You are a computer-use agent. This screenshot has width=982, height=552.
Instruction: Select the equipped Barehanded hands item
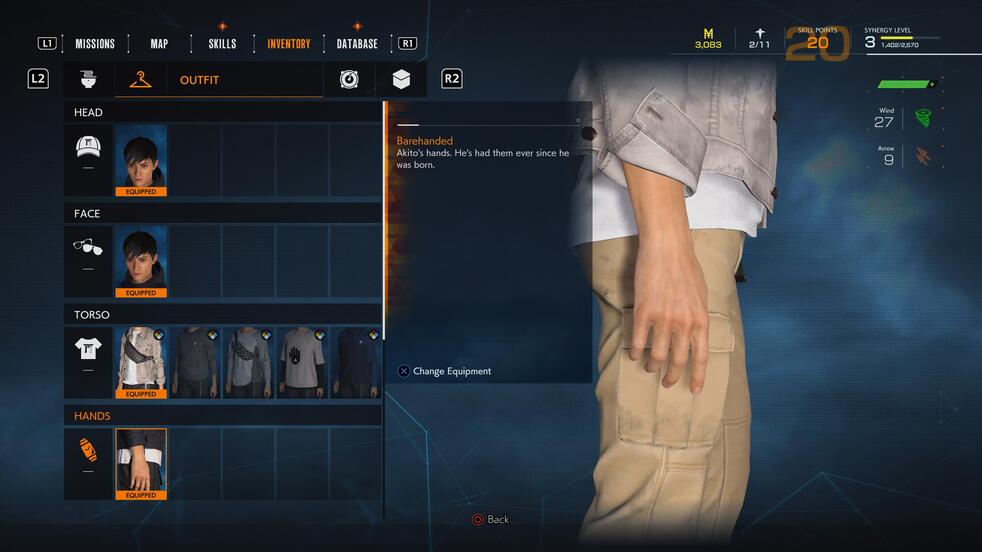(141, 463)
